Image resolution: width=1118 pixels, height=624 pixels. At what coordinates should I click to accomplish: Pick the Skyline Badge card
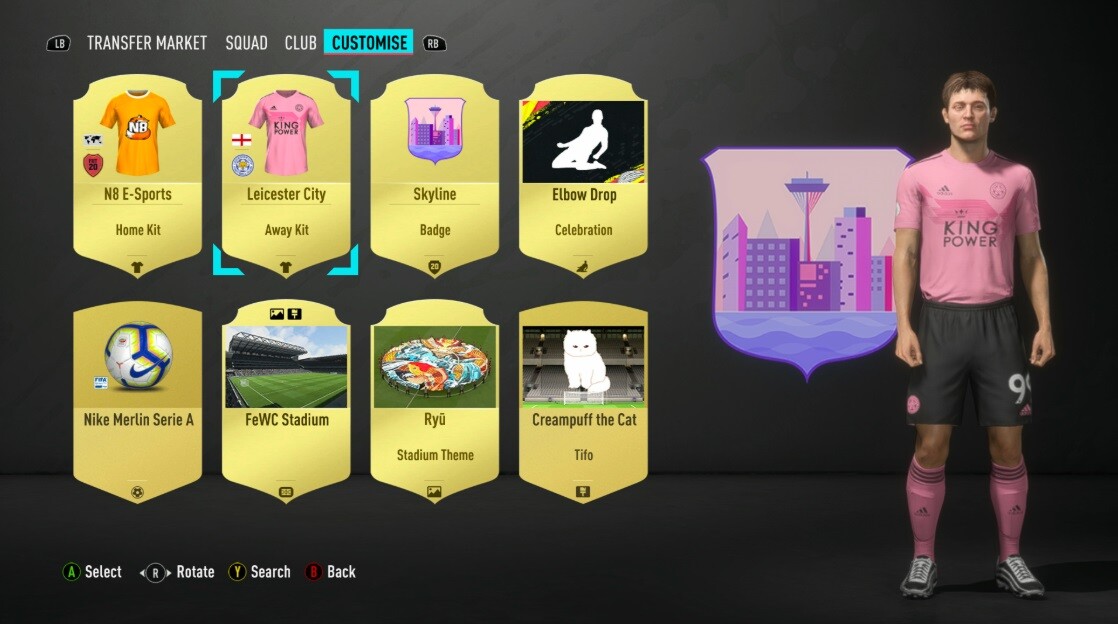(434, 175)
